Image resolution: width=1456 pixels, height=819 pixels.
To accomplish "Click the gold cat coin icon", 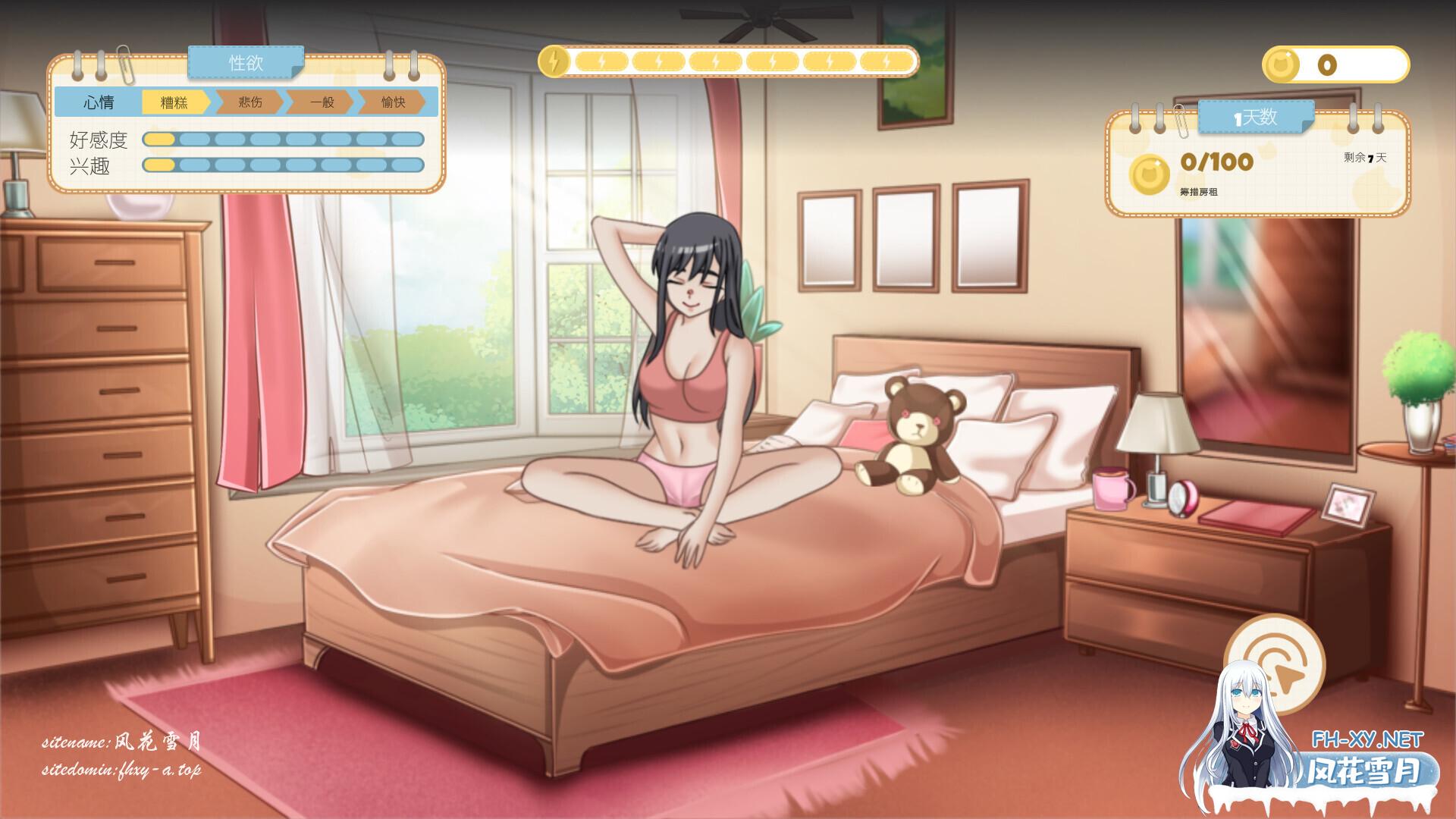I will 1282,64.
